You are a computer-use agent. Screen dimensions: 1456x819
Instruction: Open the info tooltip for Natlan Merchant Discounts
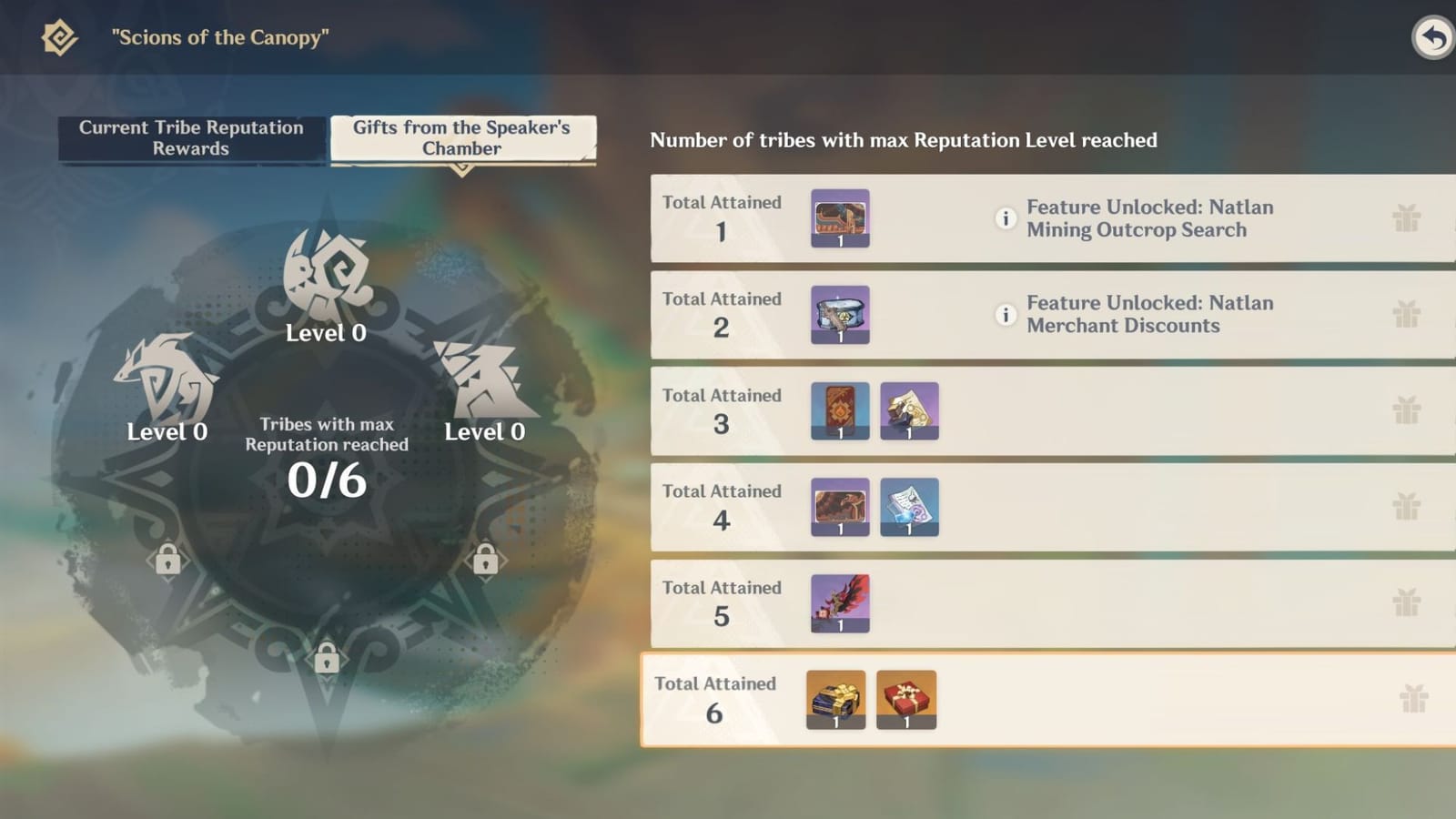click(x=1006, y=315)
